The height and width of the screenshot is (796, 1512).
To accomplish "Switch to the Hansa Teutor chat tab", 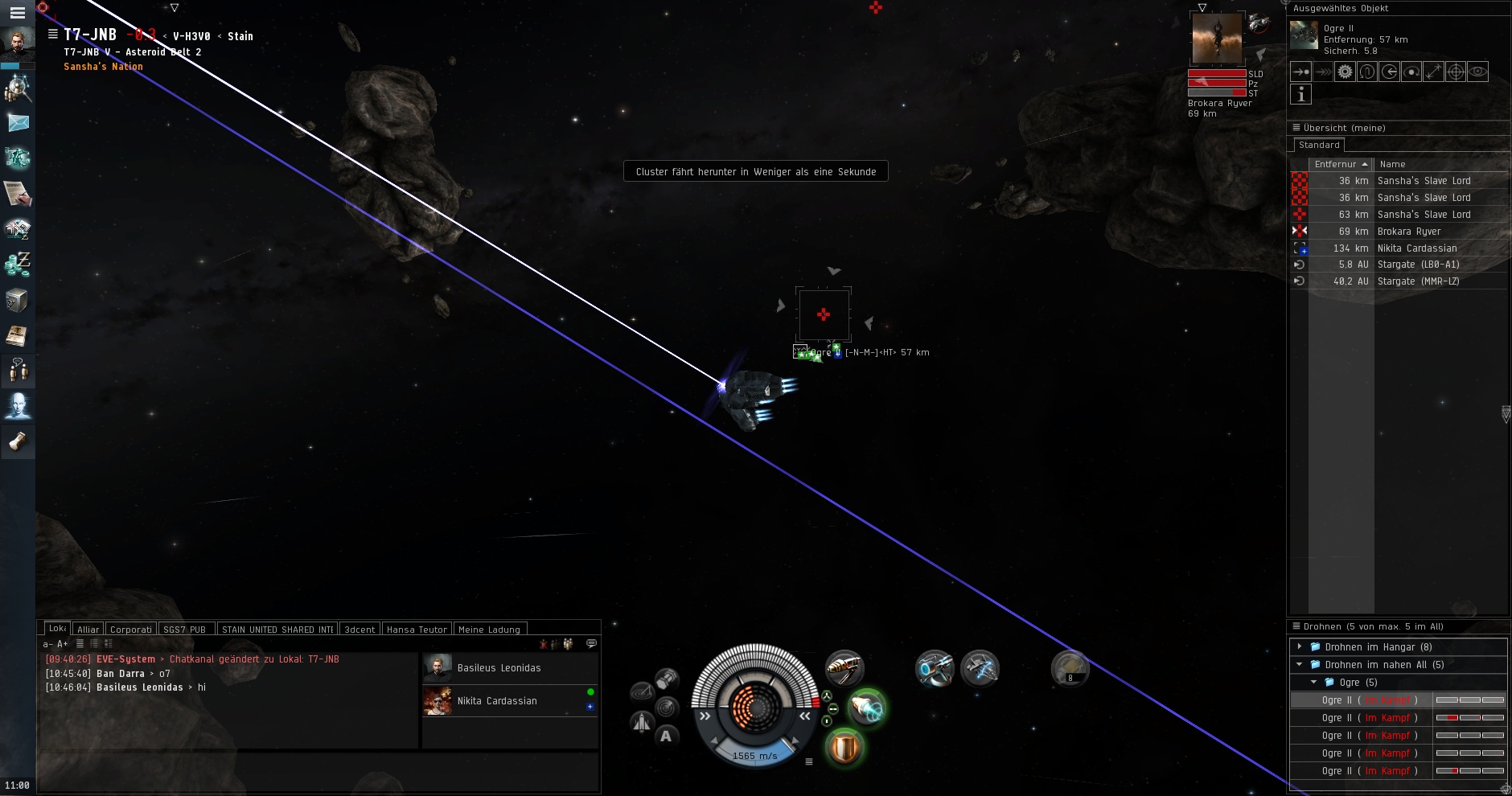I will pos(416,630).
